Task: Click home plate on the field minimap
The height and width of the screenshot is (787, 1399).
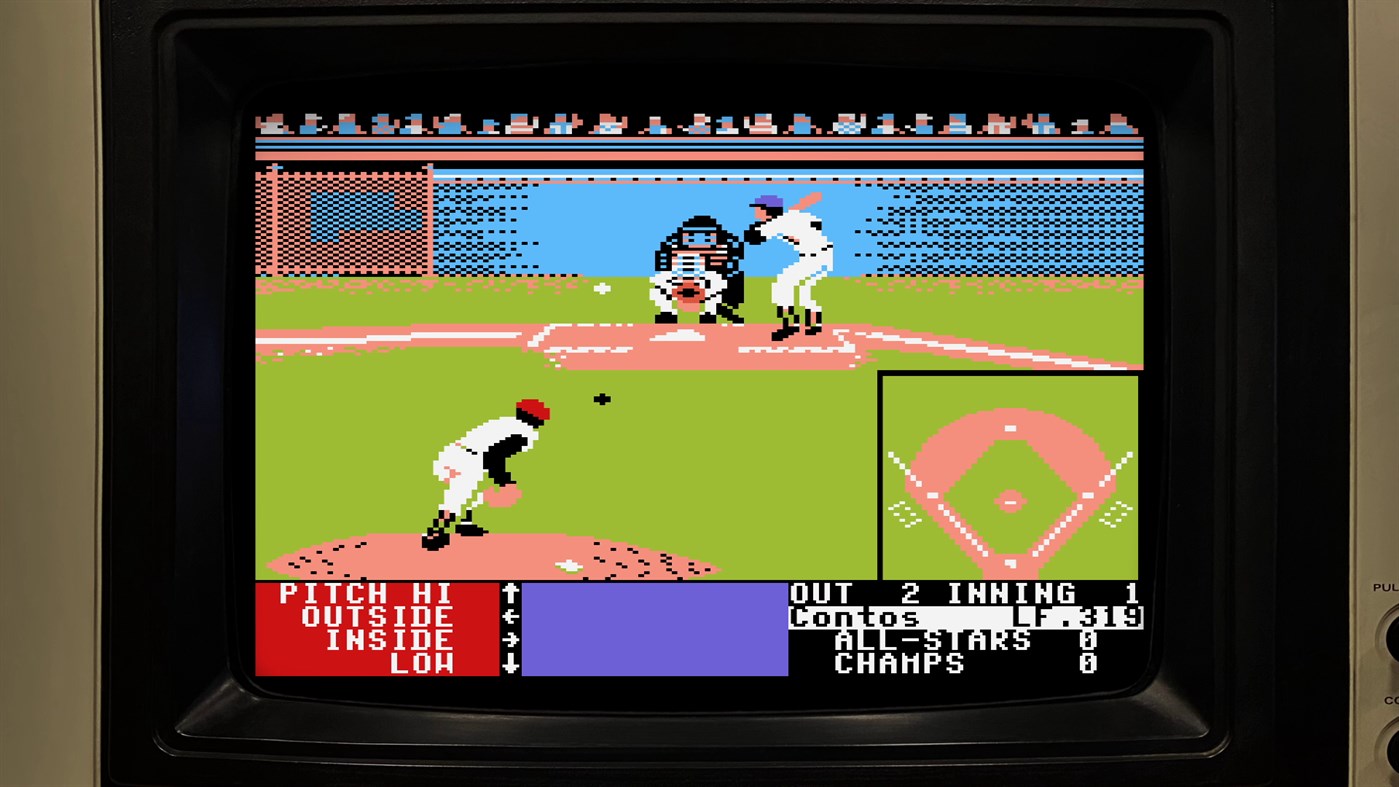Action: coord(1008,563)
